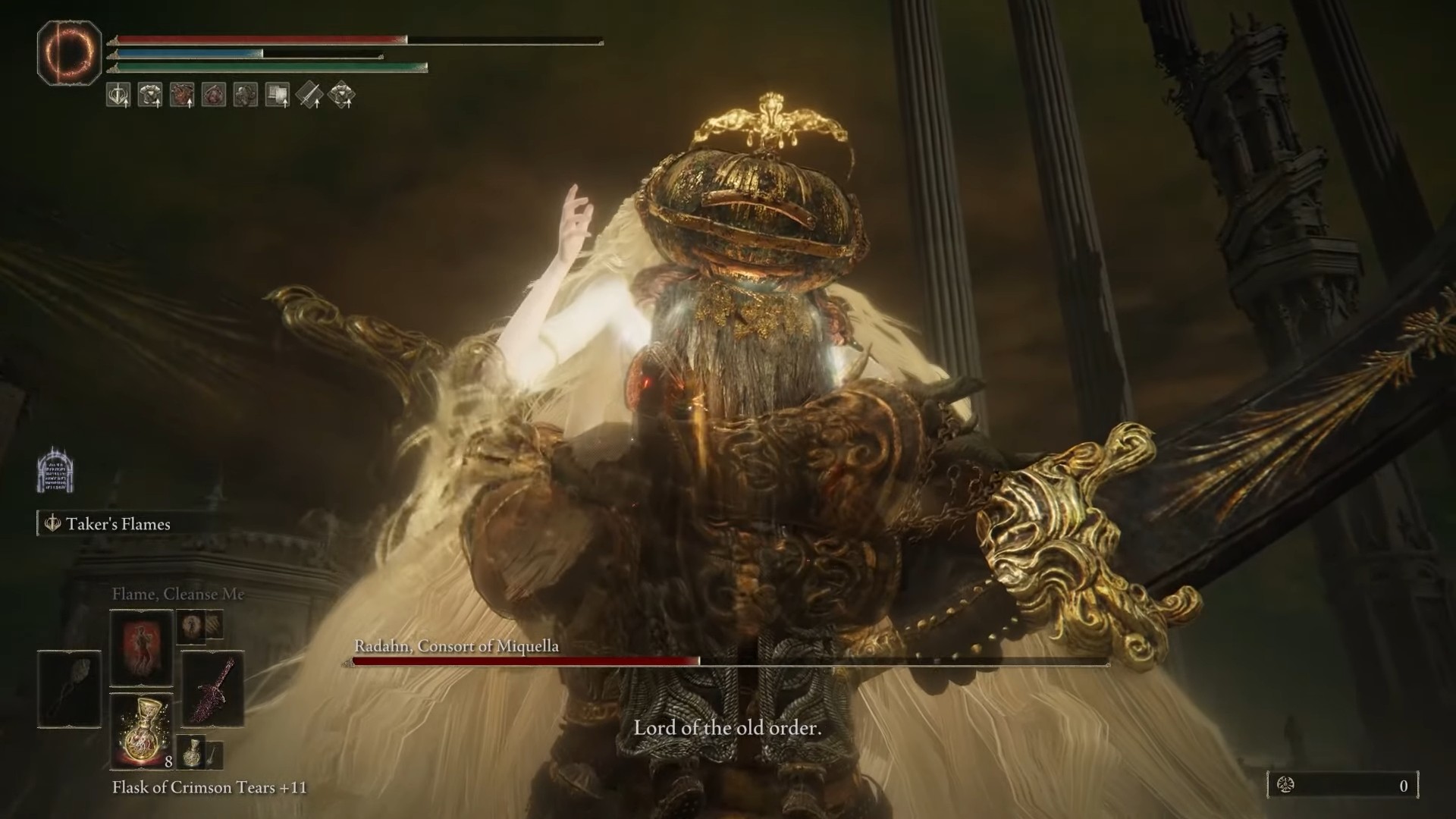This screenshot has width=1456, height=819.
Task: Select the diamond-framed sword buff icon
Action: 309,95
